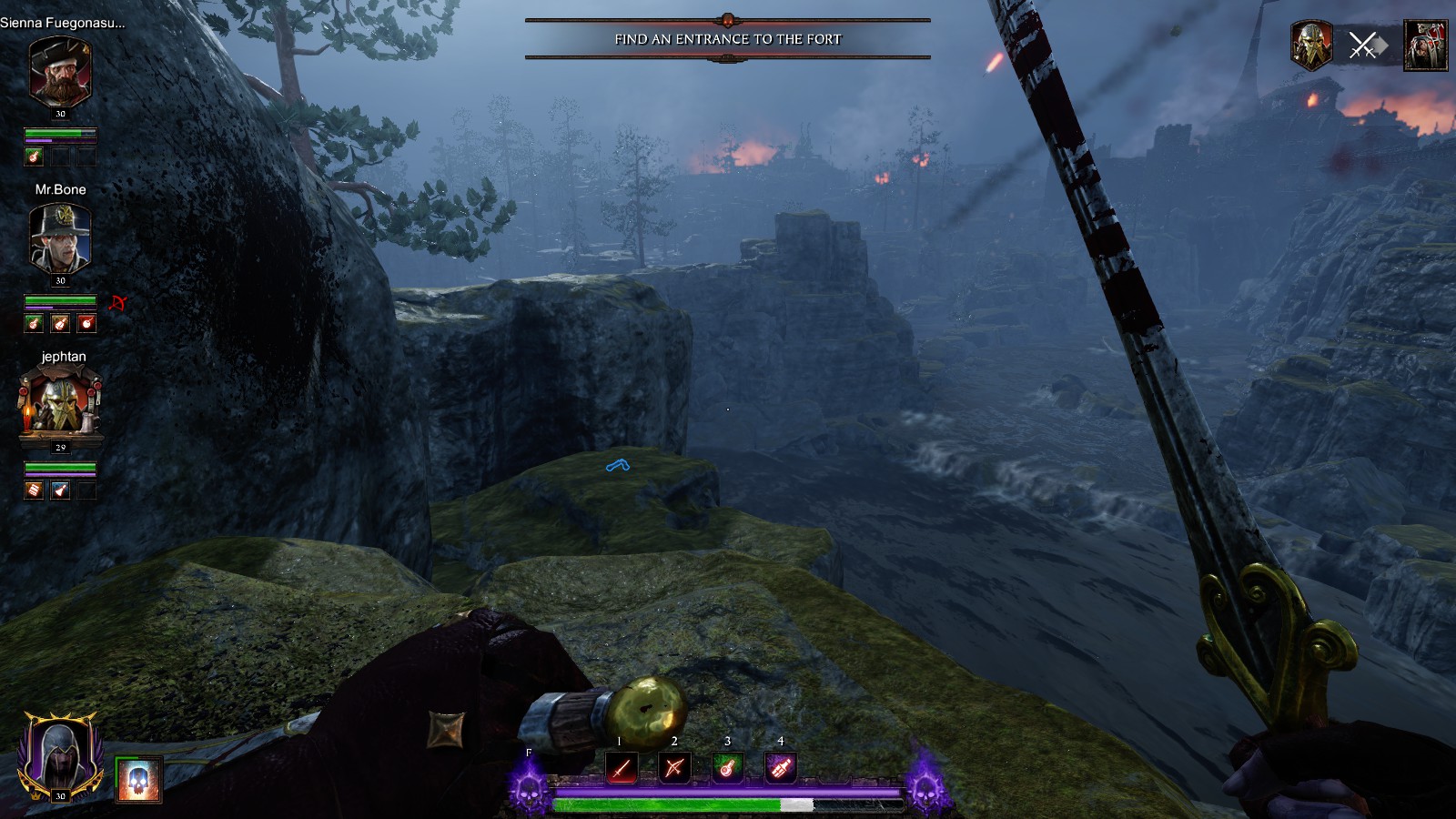Click the fort entrance objective banner
This screenshot has width=1456, height=819.
pyautogui.click(x=727, y=39)
